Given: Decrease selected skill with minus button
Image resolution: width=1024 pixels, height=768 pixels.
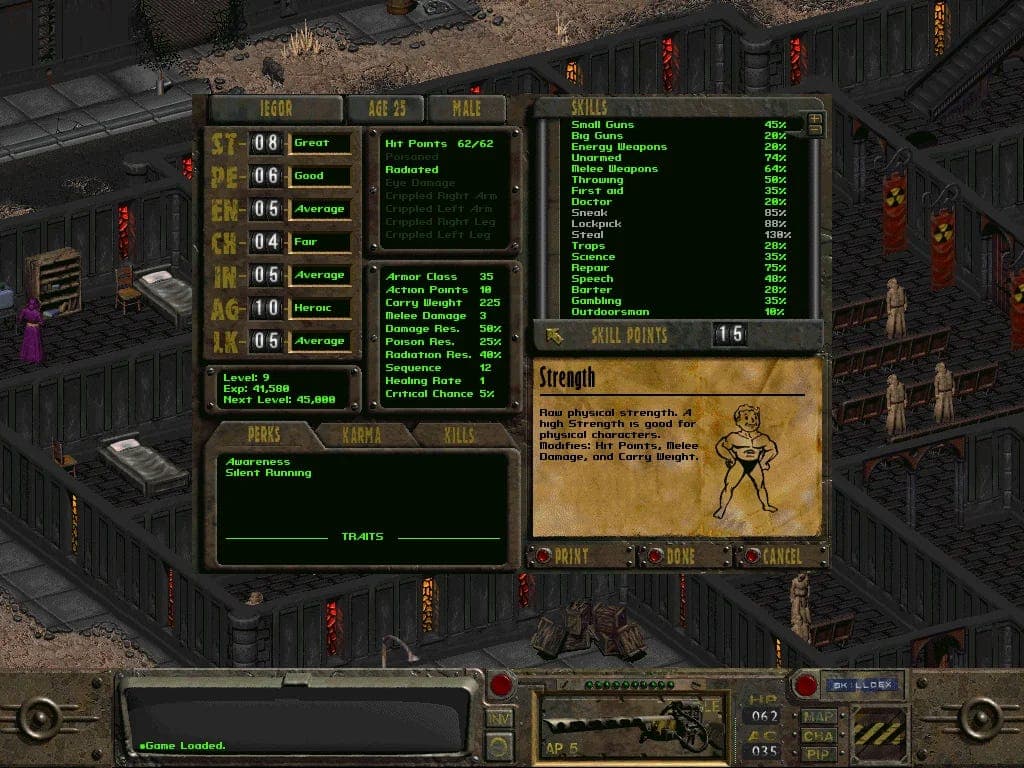Looking at the screenshot, I should click(815, 130).
